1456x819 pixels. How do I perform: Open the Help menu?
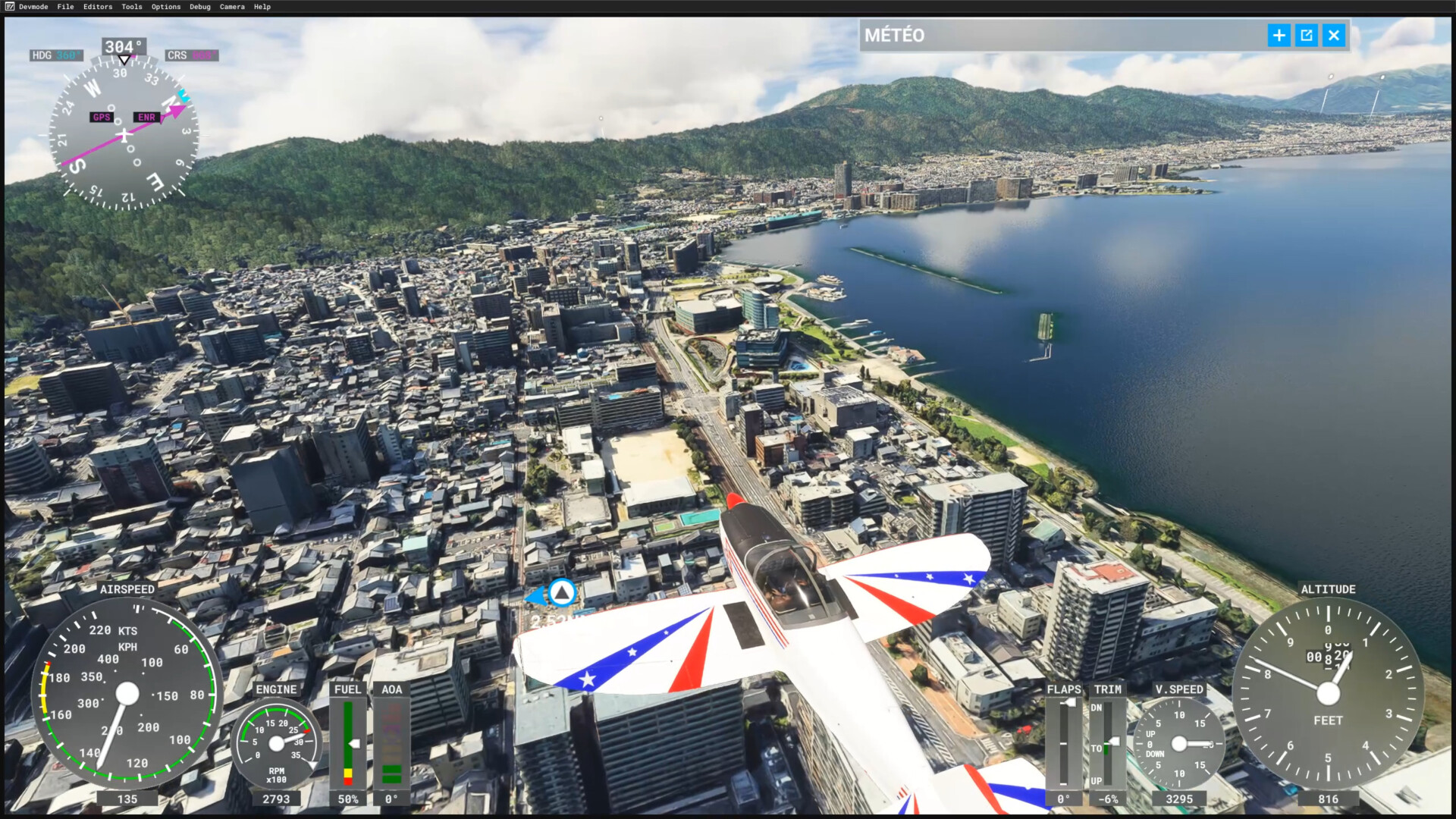pos(262,7)
